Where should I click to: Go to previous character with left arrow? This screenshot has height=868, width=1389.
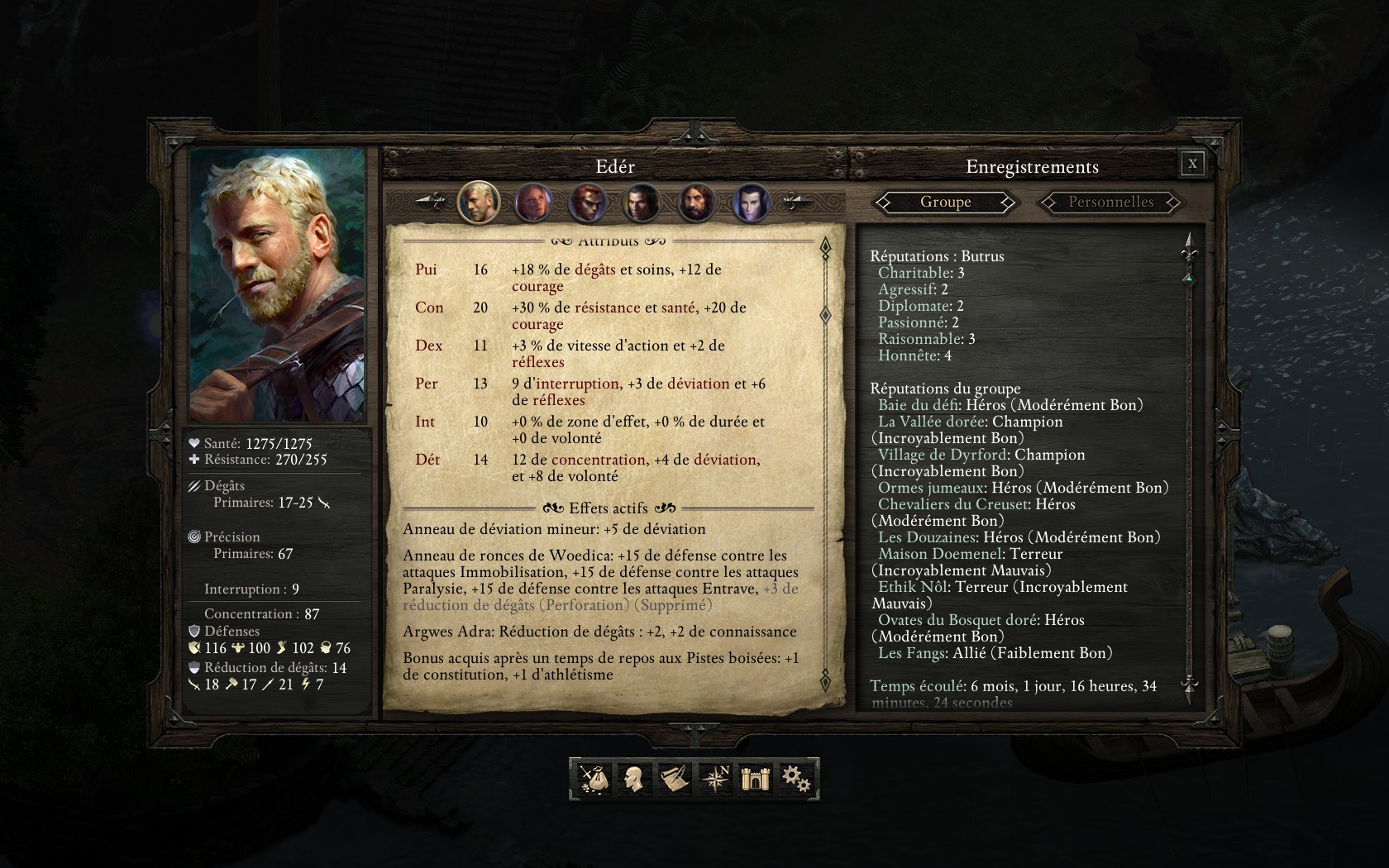pyautogui.click(x=430, y=202)
